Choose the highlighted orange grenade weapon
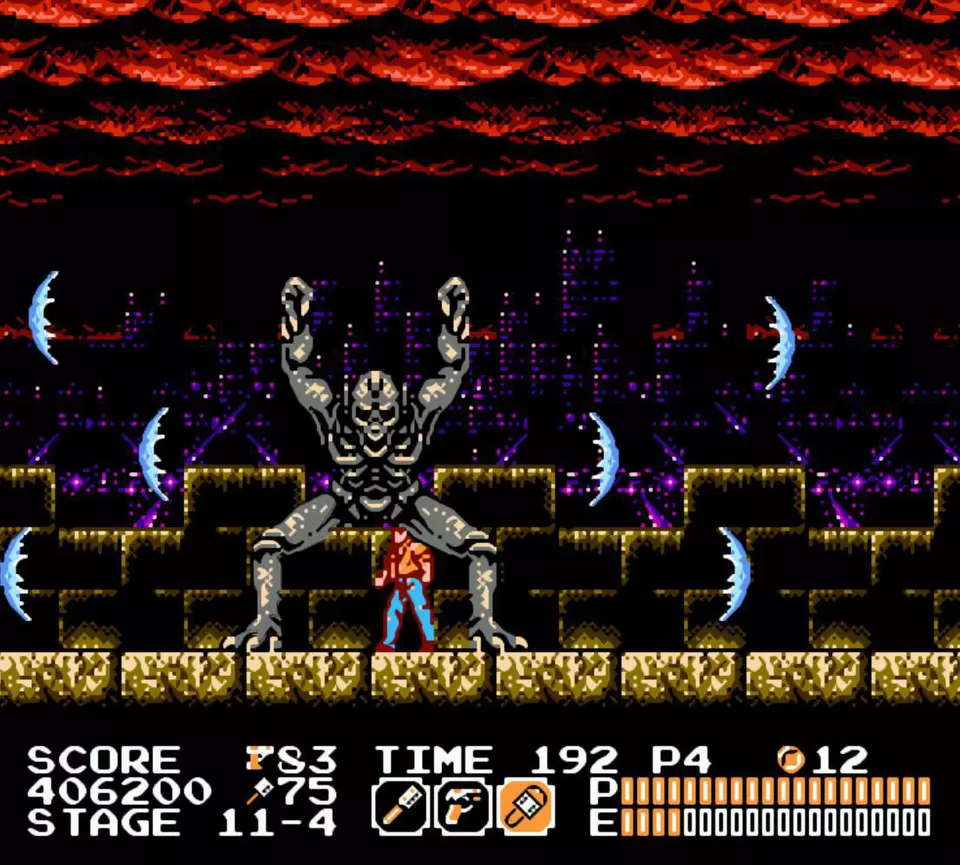This screenshot has width=960, height=865. pyautogui.click(x=527, y=806)
